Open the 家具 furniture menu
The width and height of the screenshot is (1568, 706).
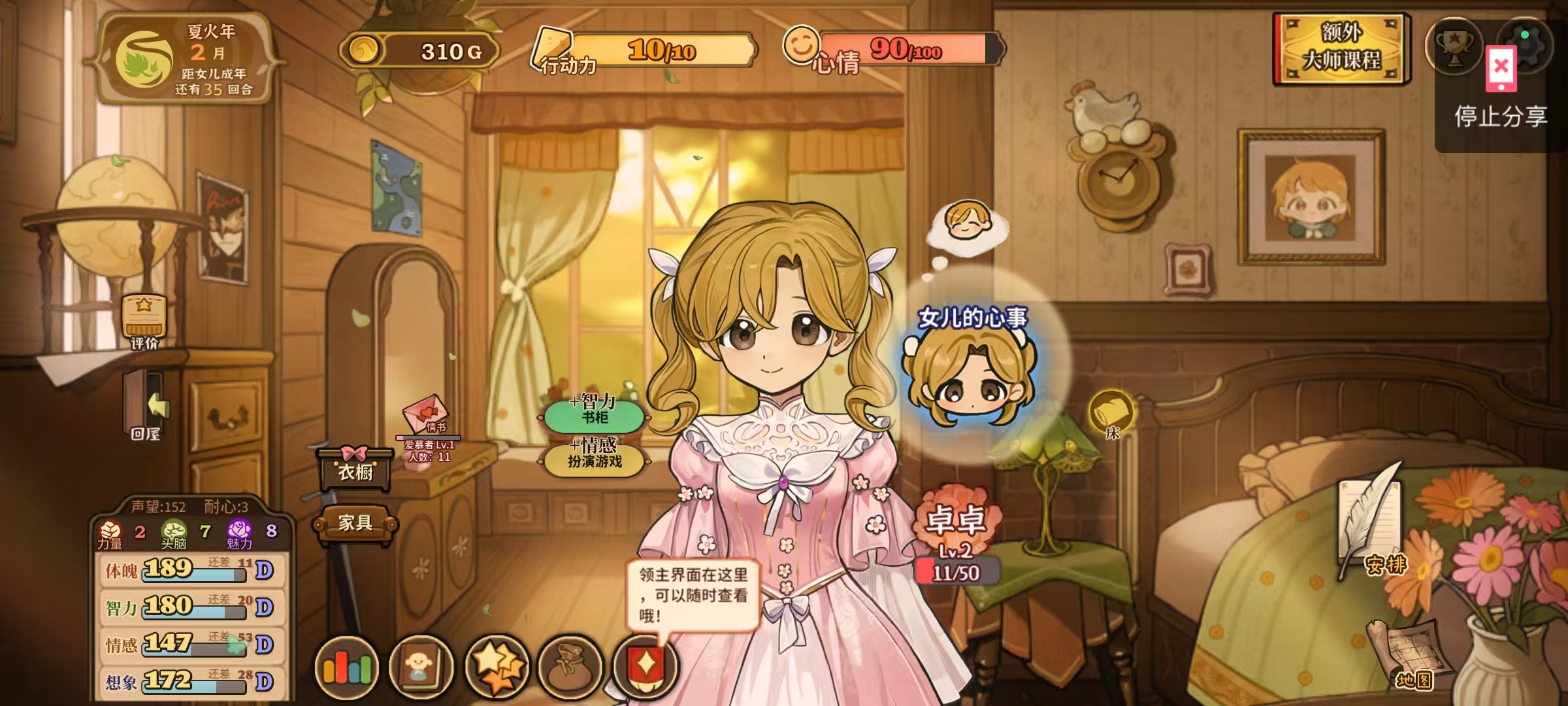click(355, 523)
